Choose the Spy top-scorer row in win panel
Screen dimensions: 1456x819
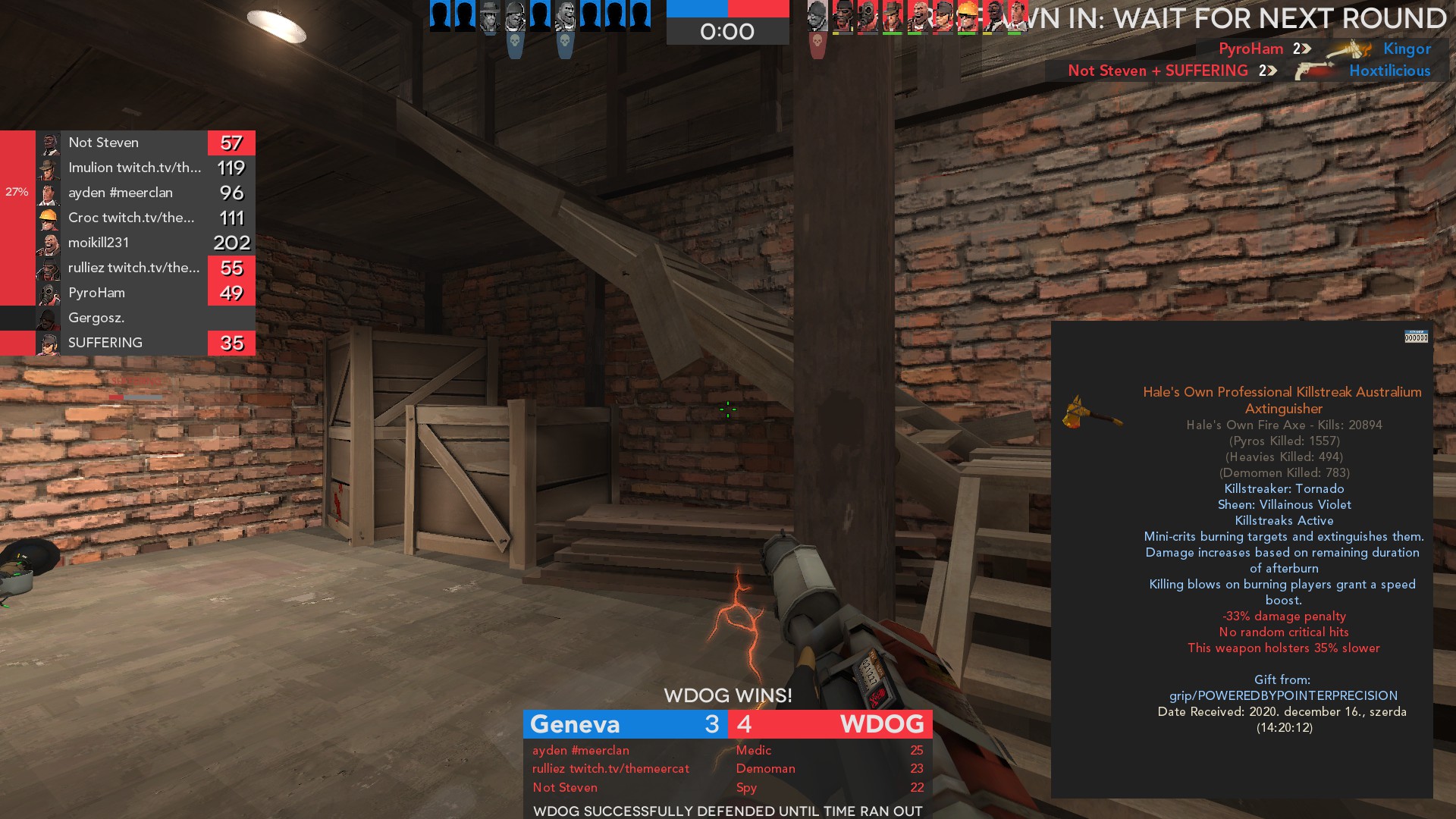727,787
